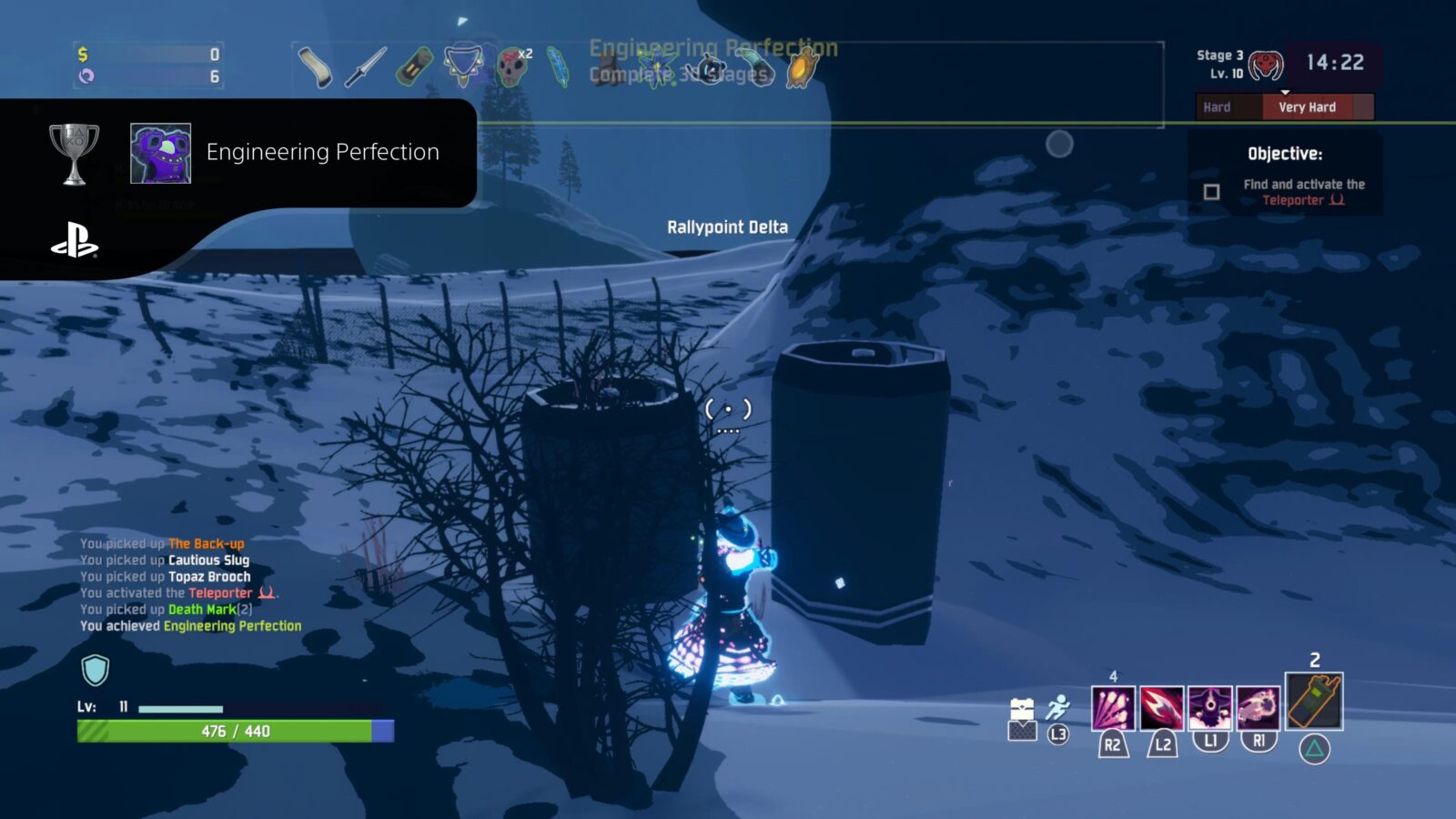Trigger the R1 special skill icon
Image resolution: width=1456 pixels, height=819 pixels.
pos(1259,709)
